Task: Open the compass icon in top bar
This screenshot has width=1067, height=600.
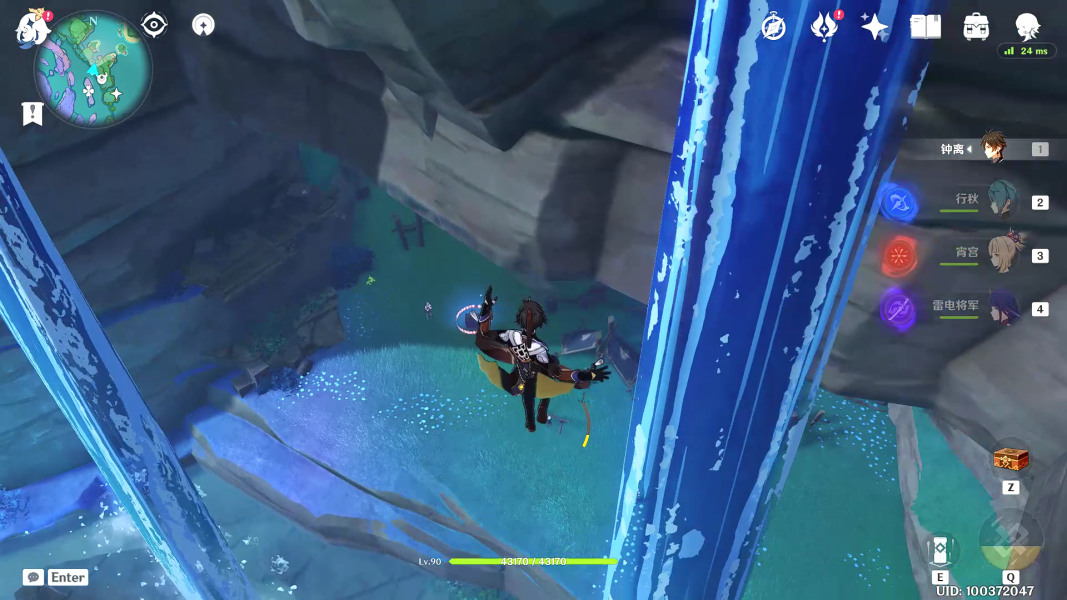Action: 773,27
